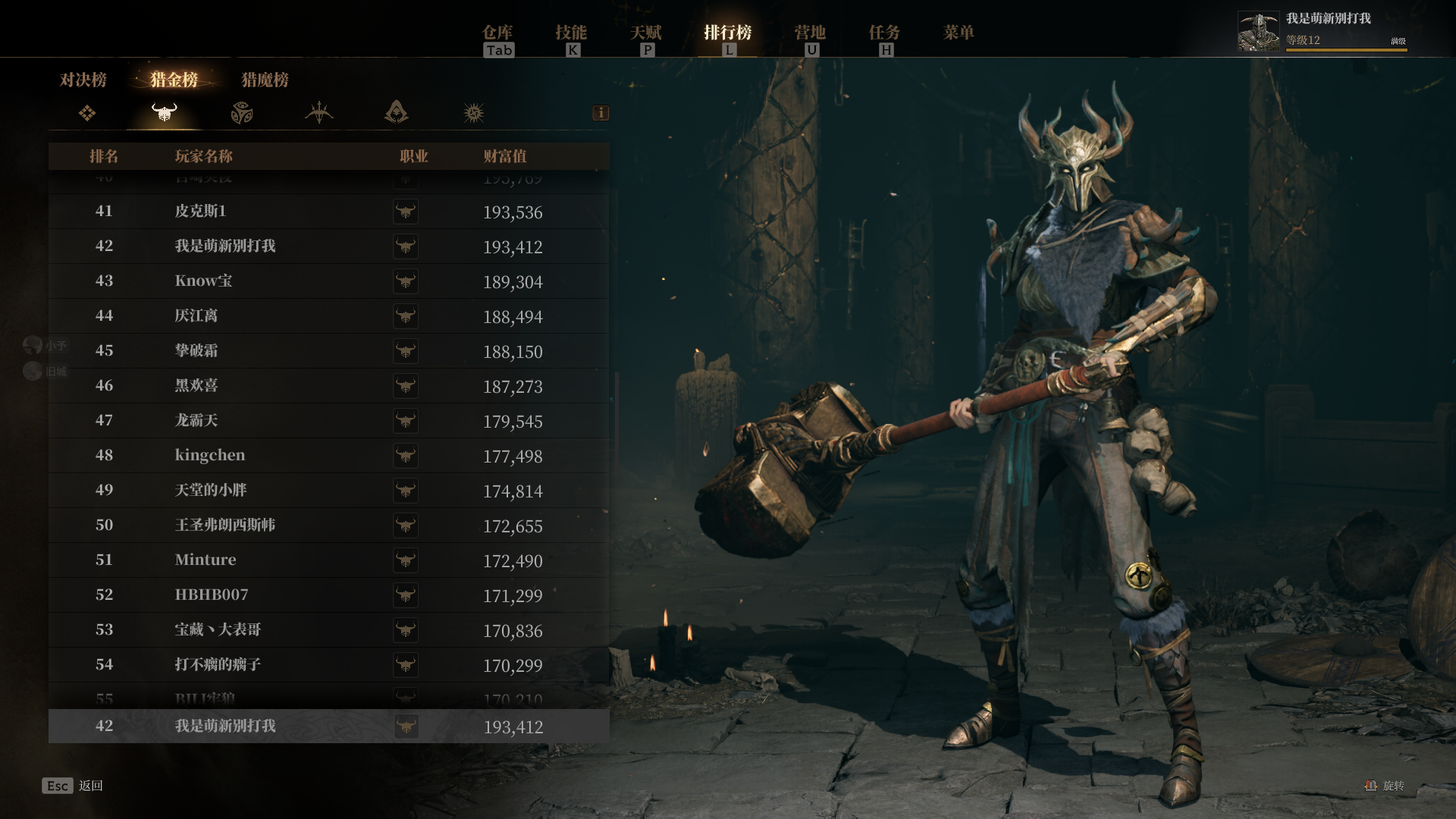Open the leaderboard info button
The height and width of the screenshot is (819, 1456).
[x=601, y=113]
